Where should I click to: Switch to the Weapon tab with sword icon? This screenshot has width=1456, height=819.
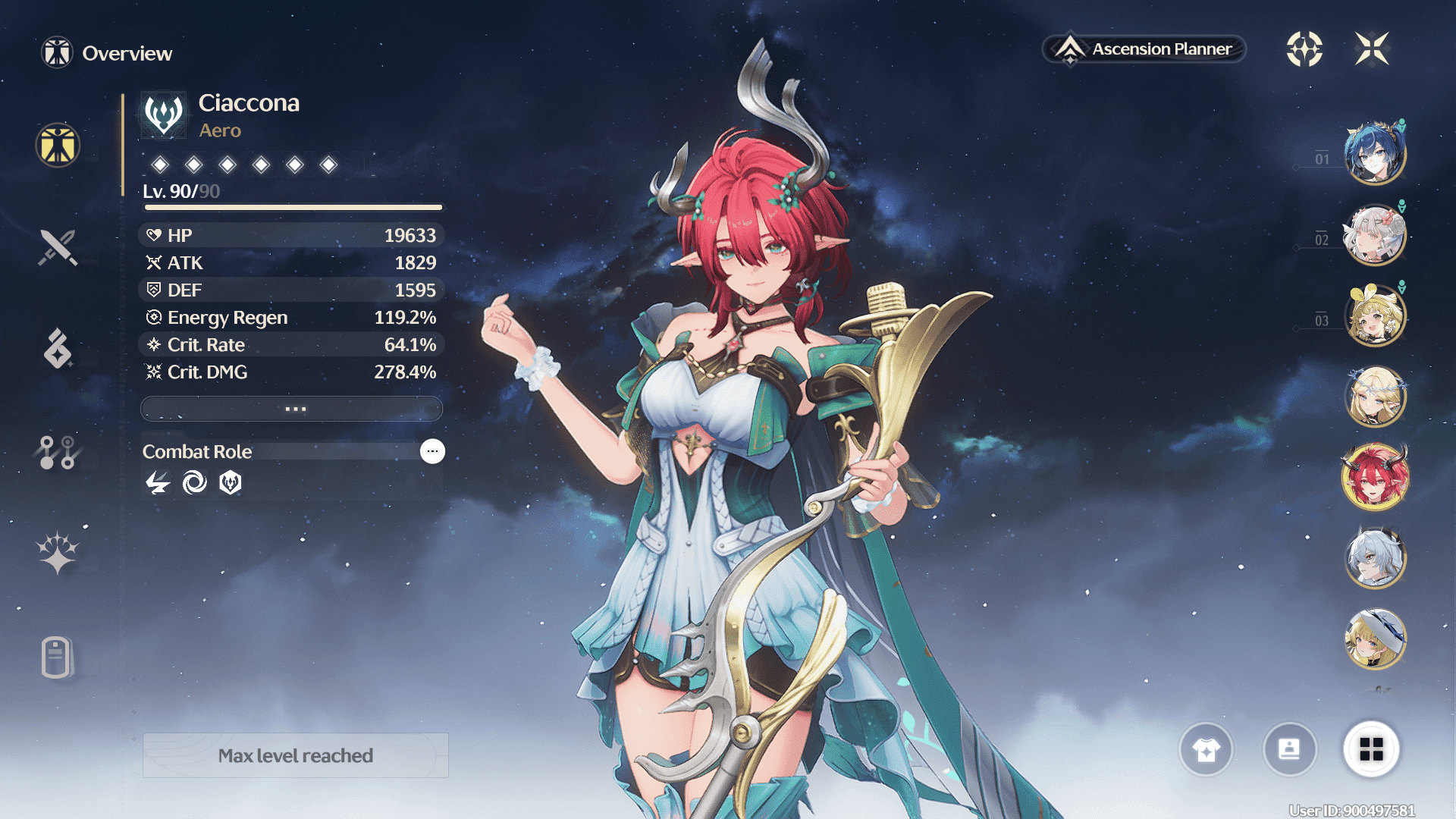coord(58,247)
